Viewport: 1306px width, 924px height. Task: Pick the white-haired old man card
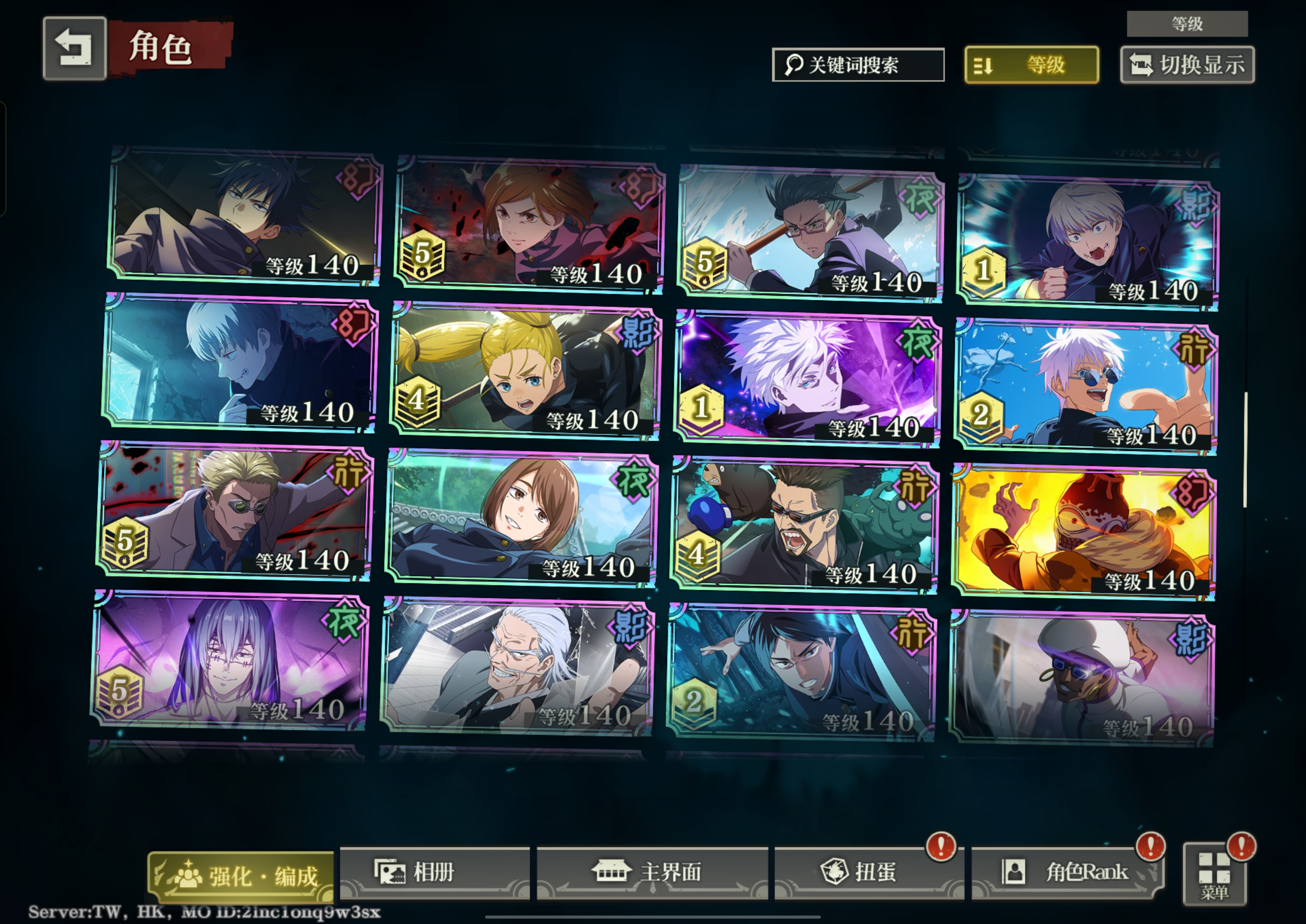[517, 667]
